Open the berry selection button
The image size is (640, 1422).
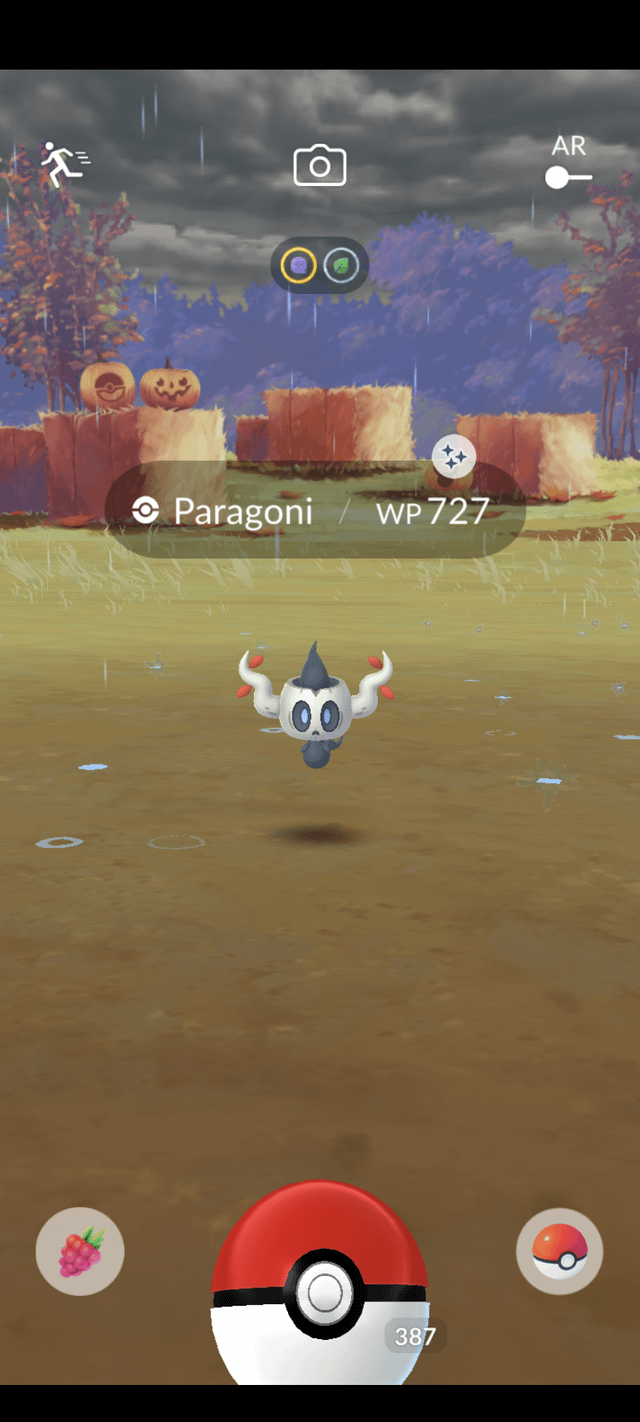pyautogui.click(x=80, y=1252)
